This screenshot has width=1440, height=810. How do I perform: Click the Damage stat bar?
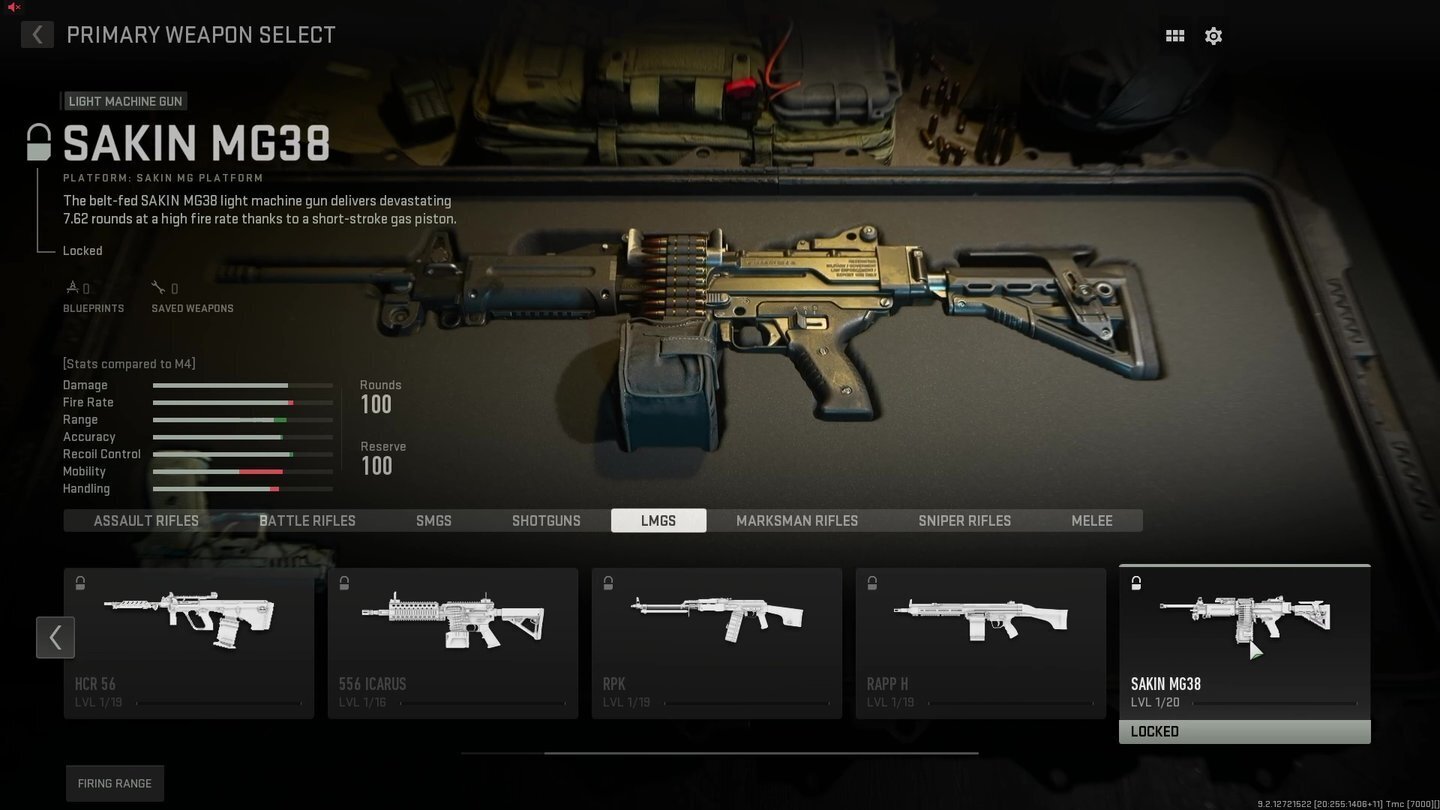(x=242, y=385)
